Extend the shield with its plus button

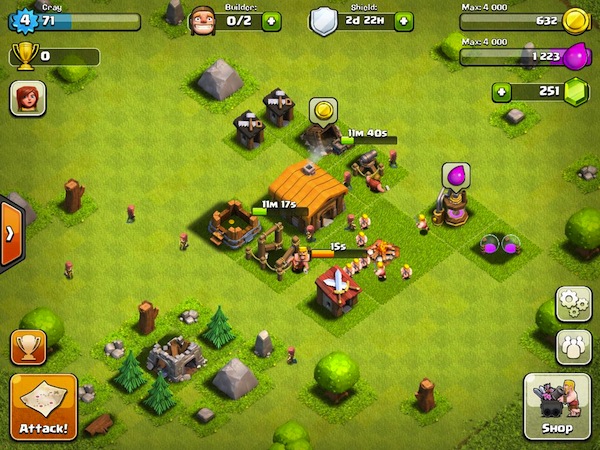[x=403, y=21]
